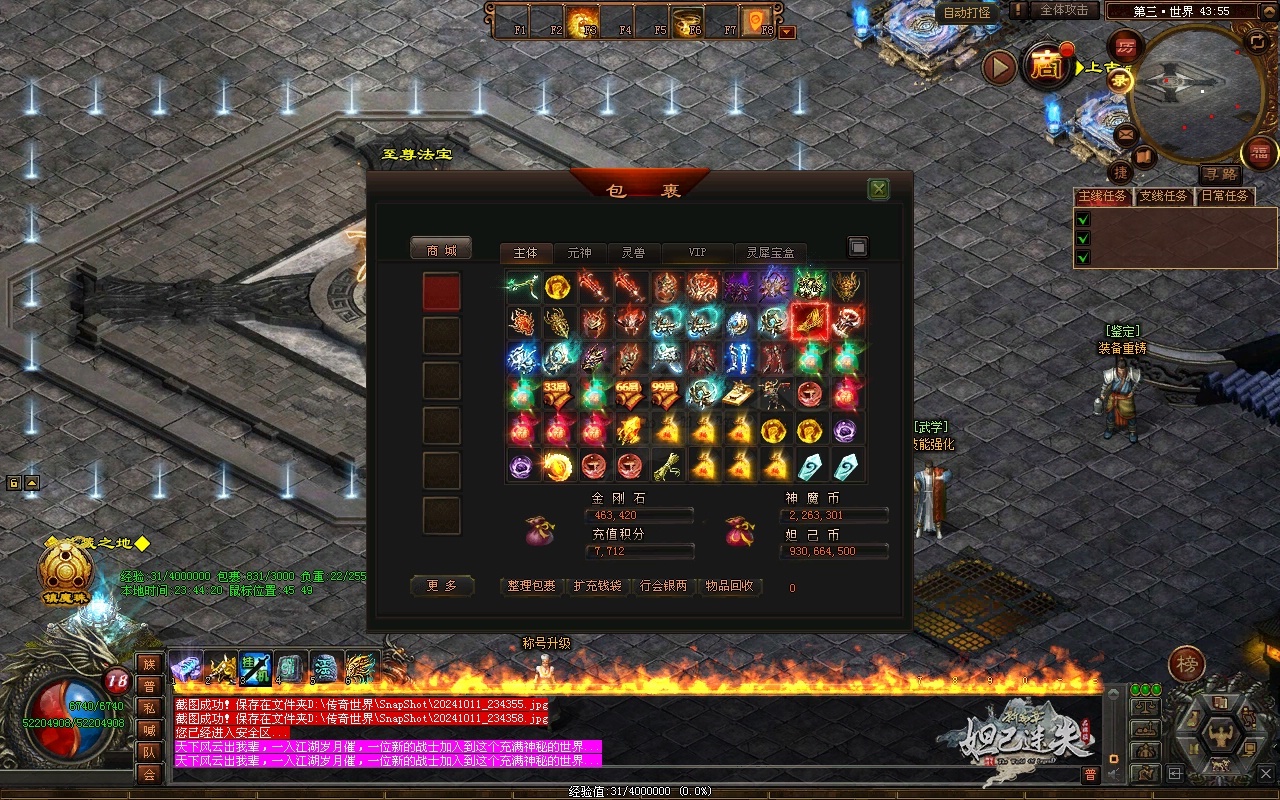Switch to the 日常任务 quest tab

point(1225,196)
